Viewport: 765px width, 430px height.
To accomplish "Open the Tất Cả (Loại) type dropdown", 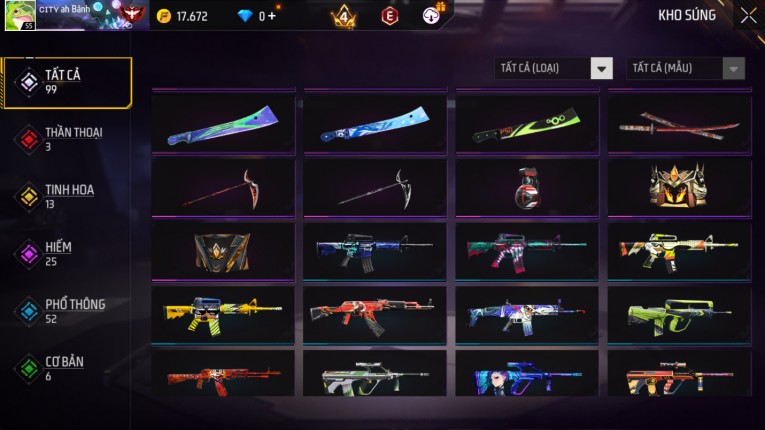I will pos(554,68).
